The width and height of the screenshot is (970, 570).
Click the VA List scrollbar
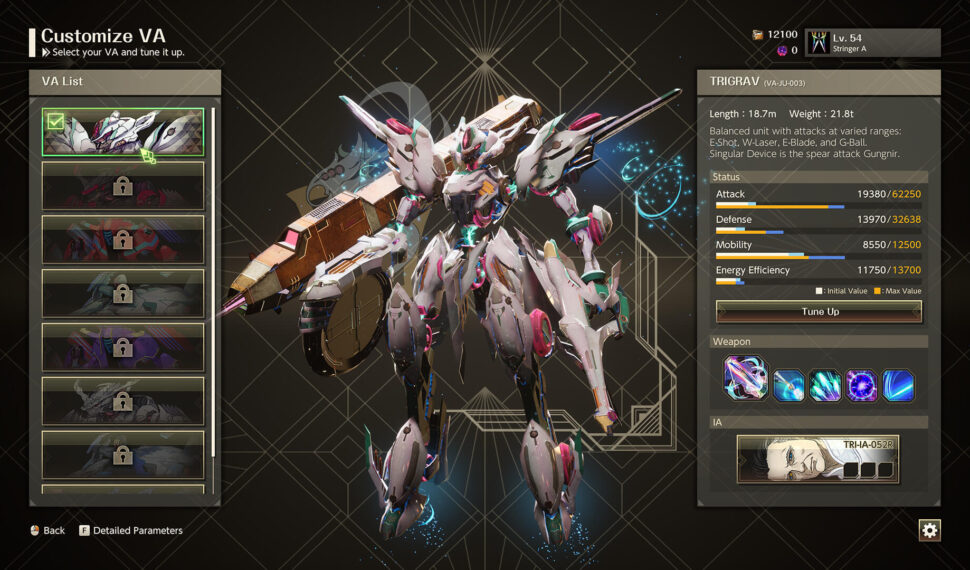(x=214, y=280)
